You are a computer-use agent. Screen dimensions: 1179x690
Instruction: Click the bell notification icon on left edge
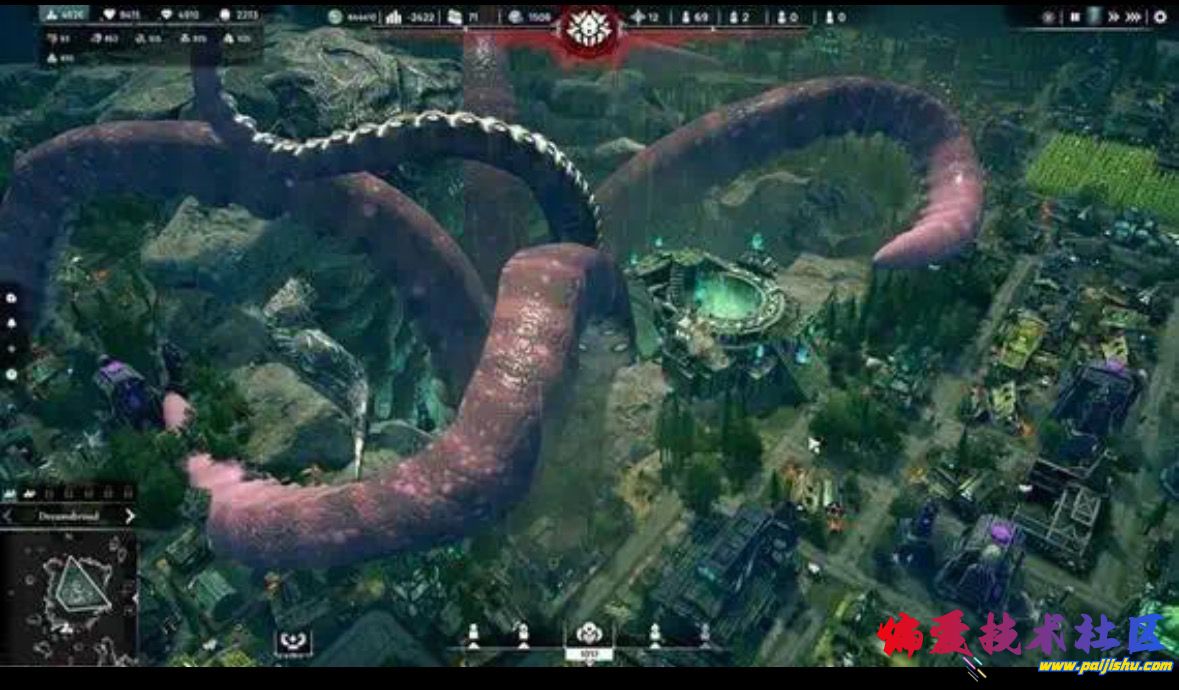(x=11, y=323)
